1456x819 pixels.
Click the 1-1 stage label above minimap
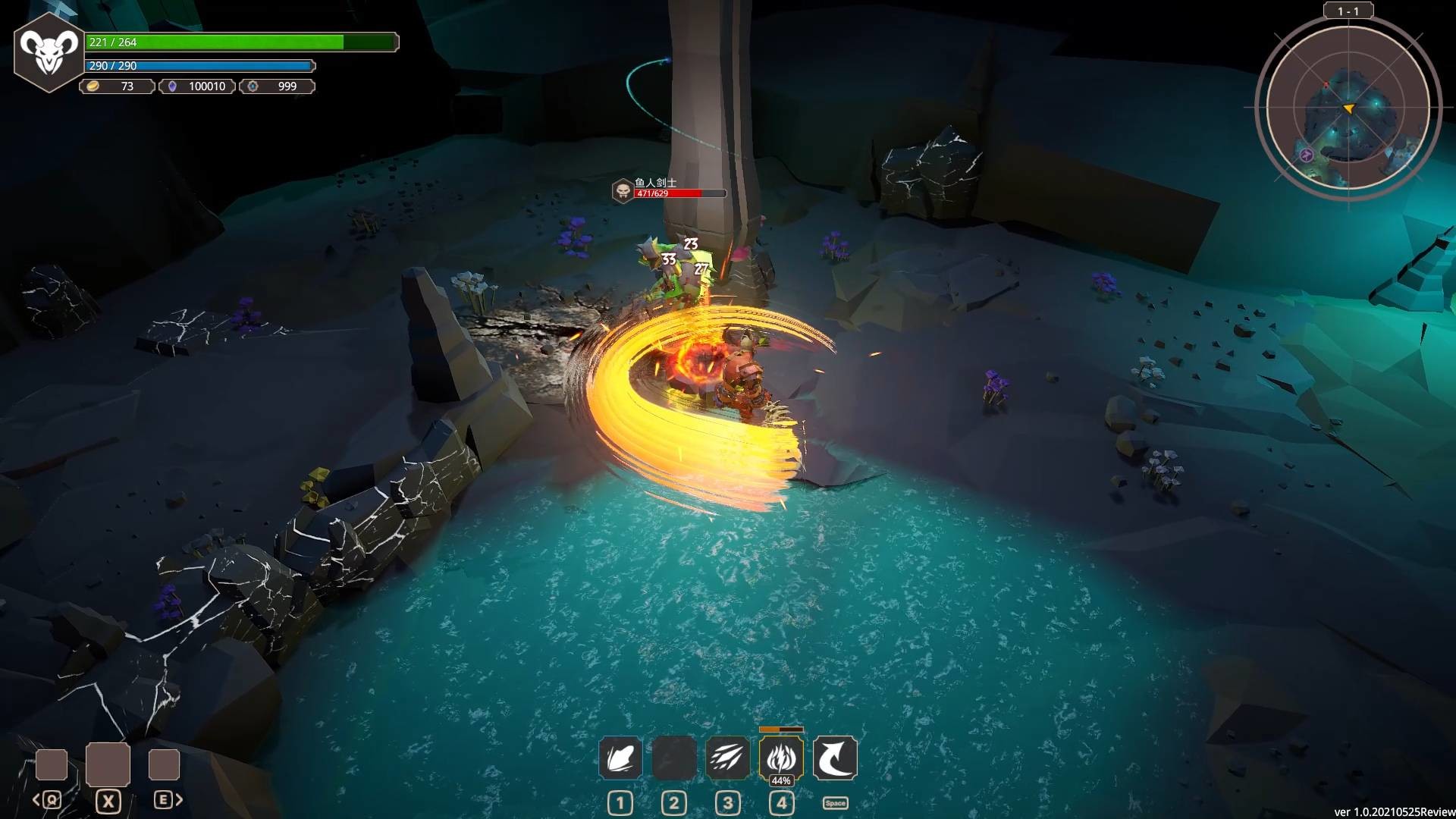coord(1348,10)
